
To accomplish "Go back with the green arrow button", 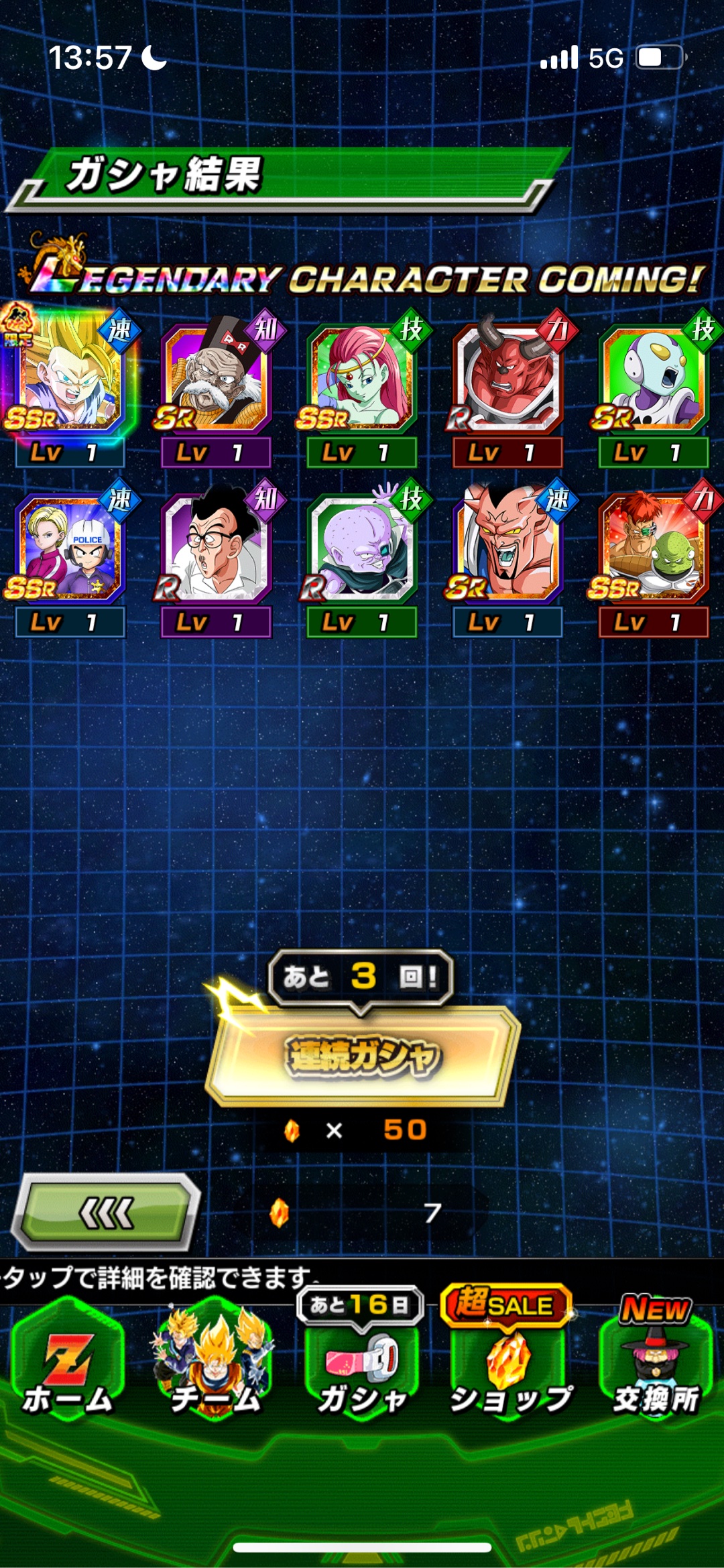I will [107, 1213].
